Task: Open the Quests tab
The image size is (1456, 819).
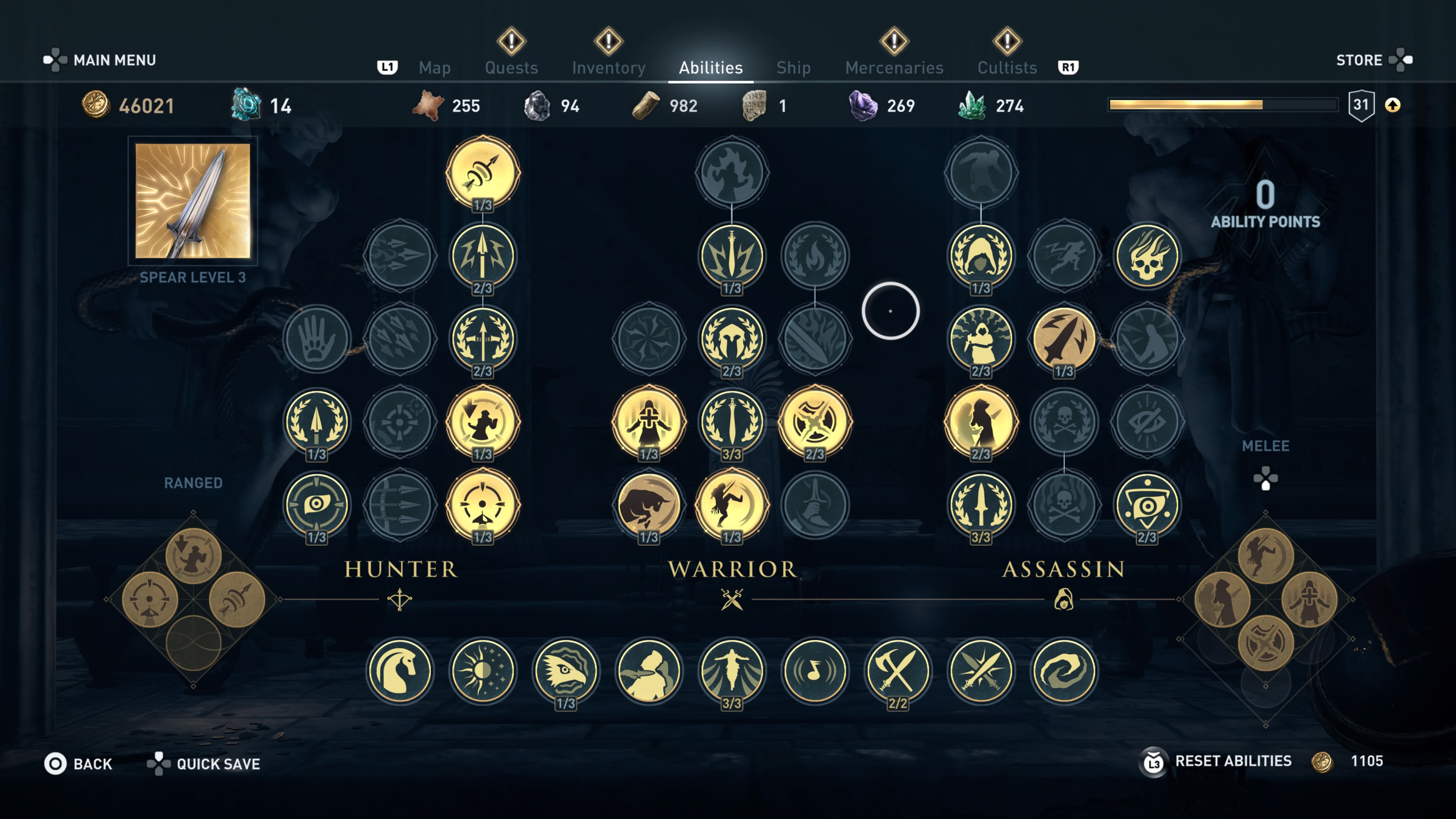Action: 511,68
